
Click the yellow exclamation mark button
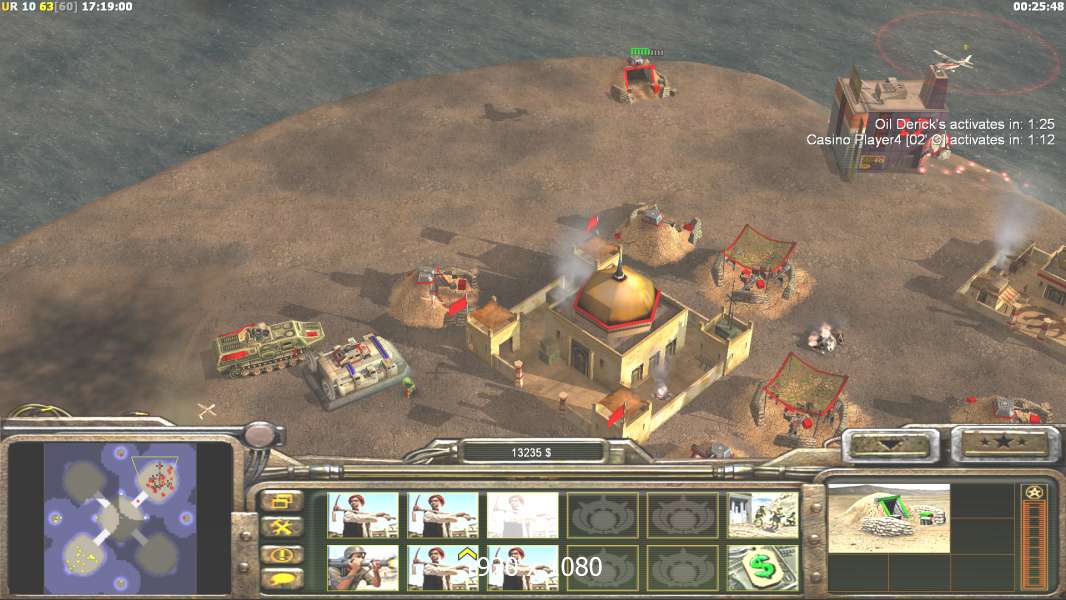click(282, 553)
